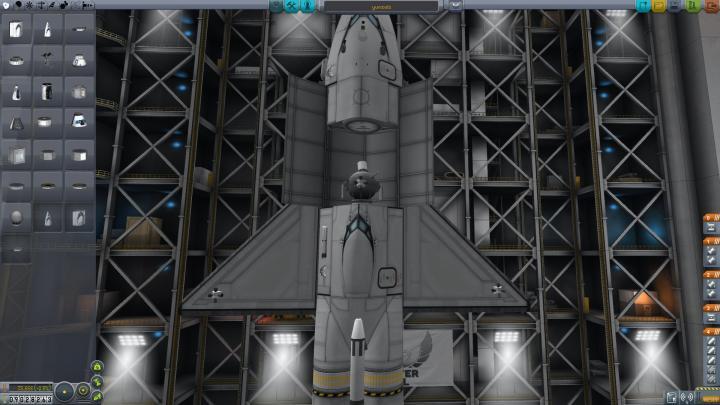Image resolution: width=720 pixels, height=405 pixels.
Task: Open the yellow folder load-craft button
Action: (660, 6)
